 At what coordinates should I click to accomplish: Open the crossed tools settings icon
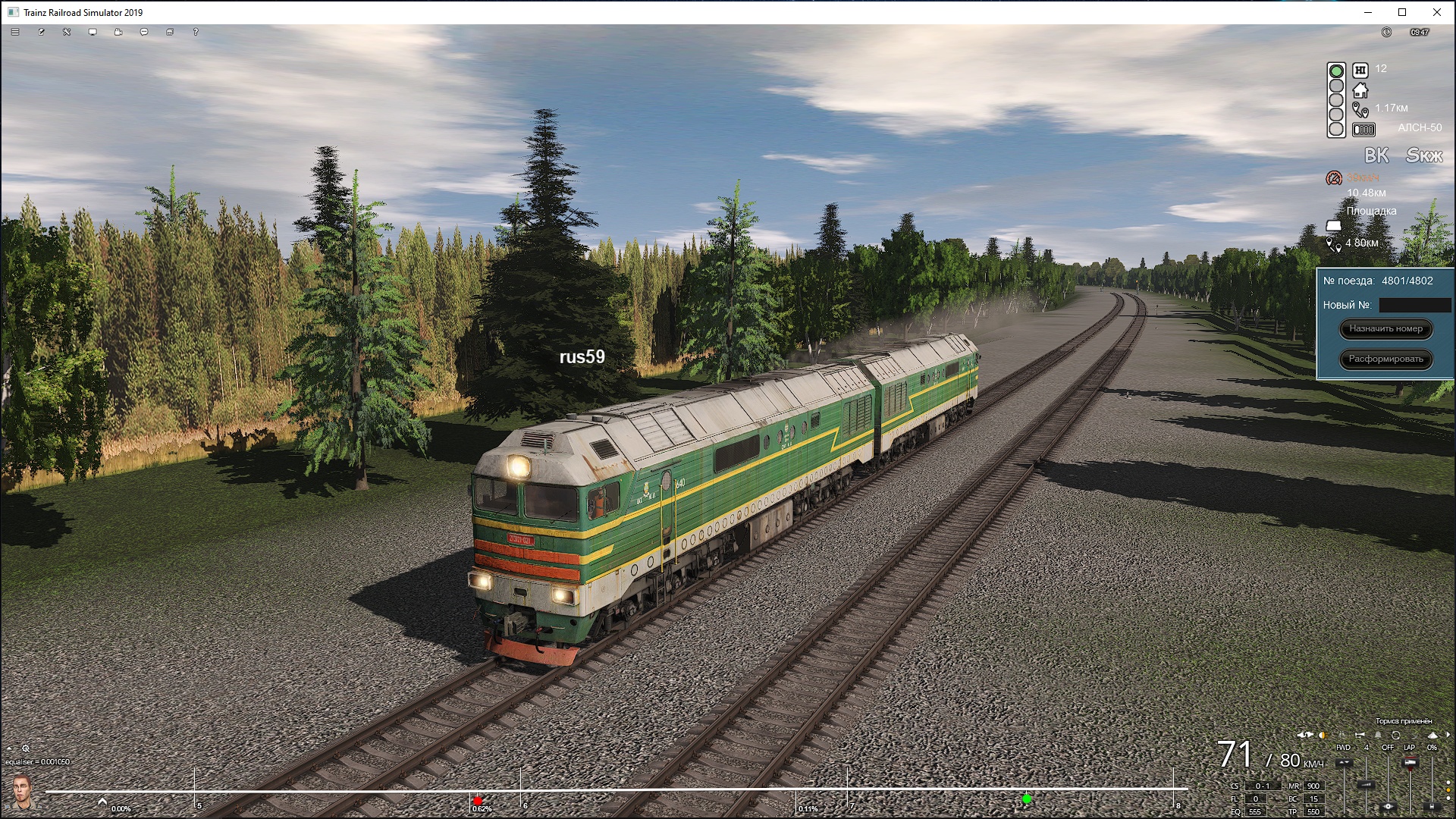click(67, 32)
